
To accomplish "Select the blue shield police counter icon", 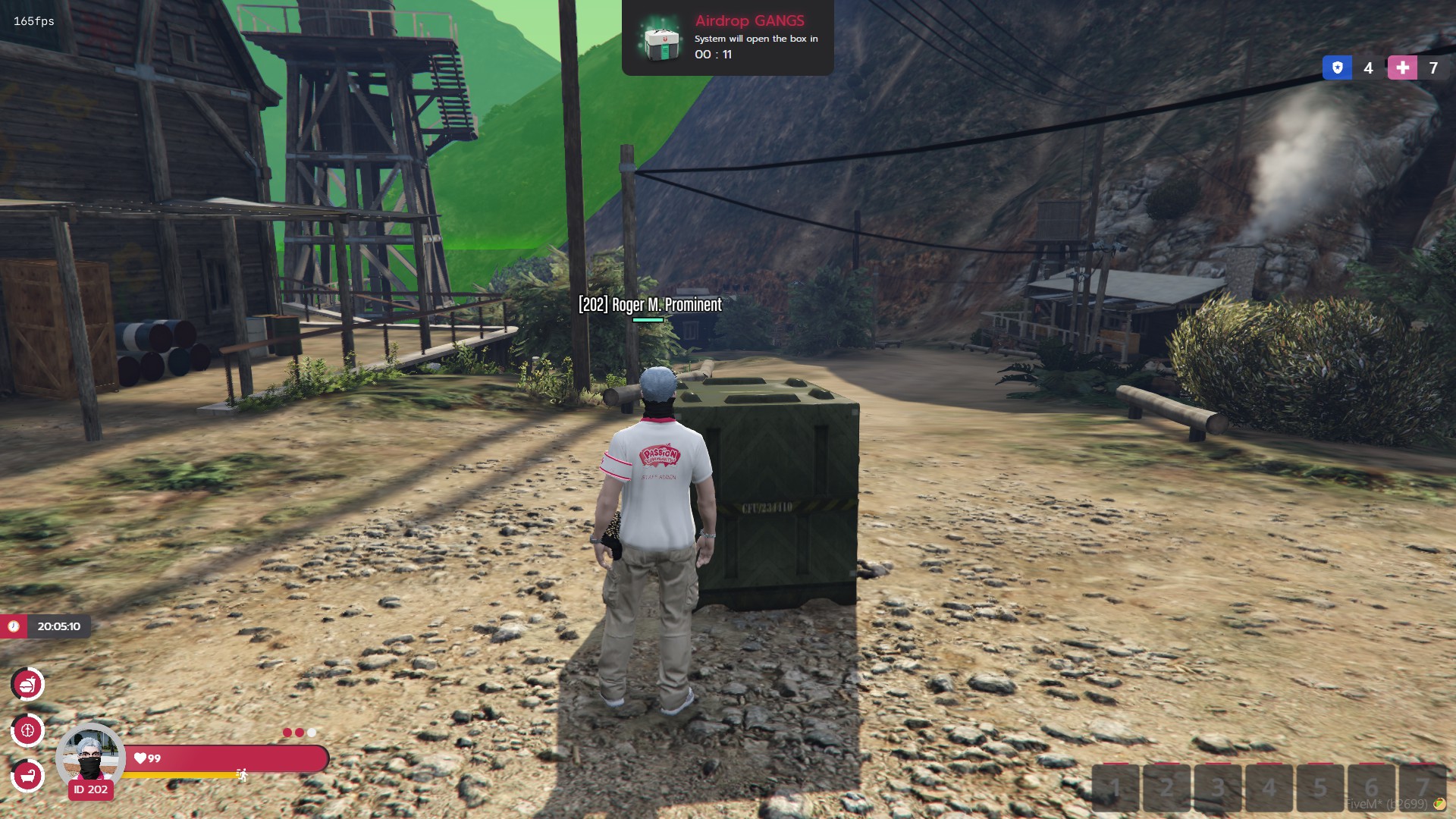I will point(1337,68).
